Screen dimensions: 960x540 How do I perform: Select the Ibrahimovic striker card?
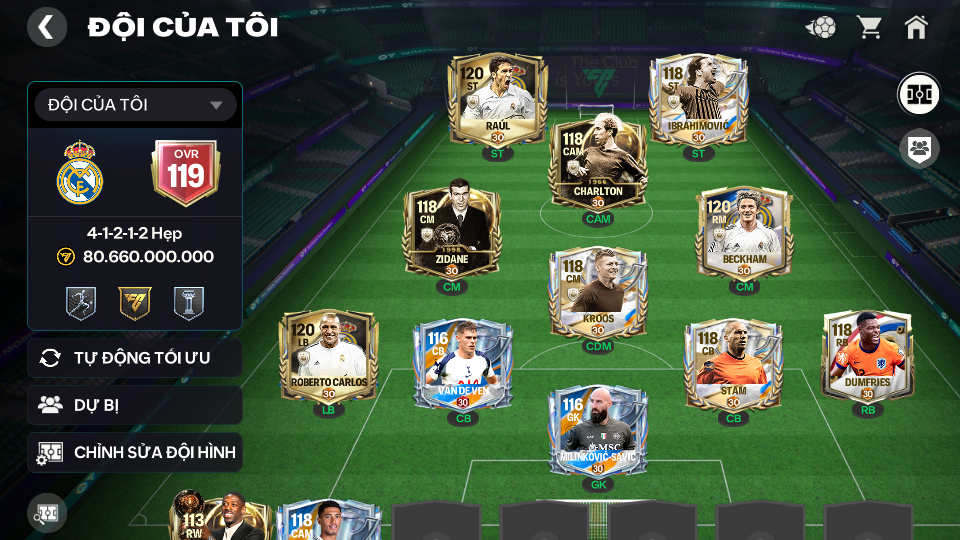coord(698,100)
